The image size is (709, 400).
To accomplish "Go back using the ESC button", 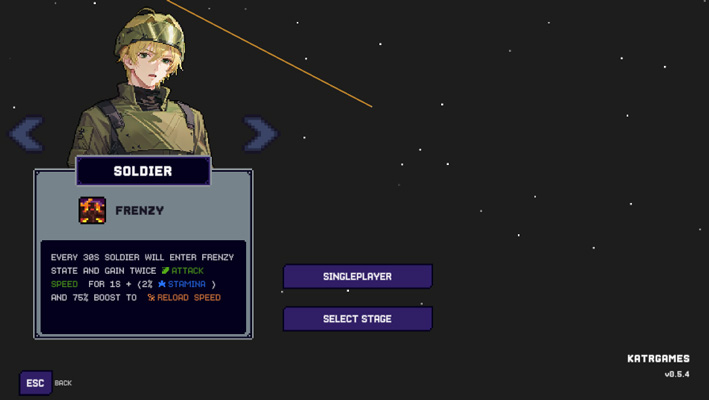I will (35, 383).
